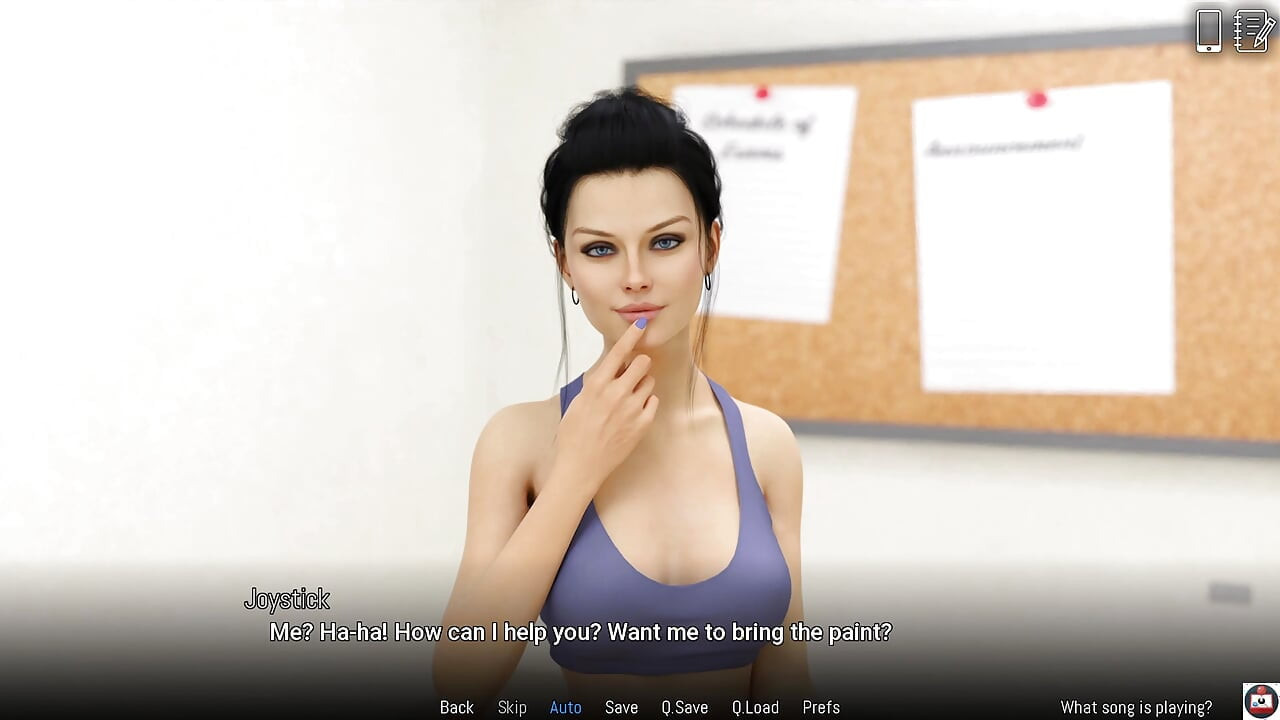Image resolution: width=1280 pixels, height=720 pixels.
Task: Go back using the Back button
Action: pyautogui.click(x=457, y=707)
